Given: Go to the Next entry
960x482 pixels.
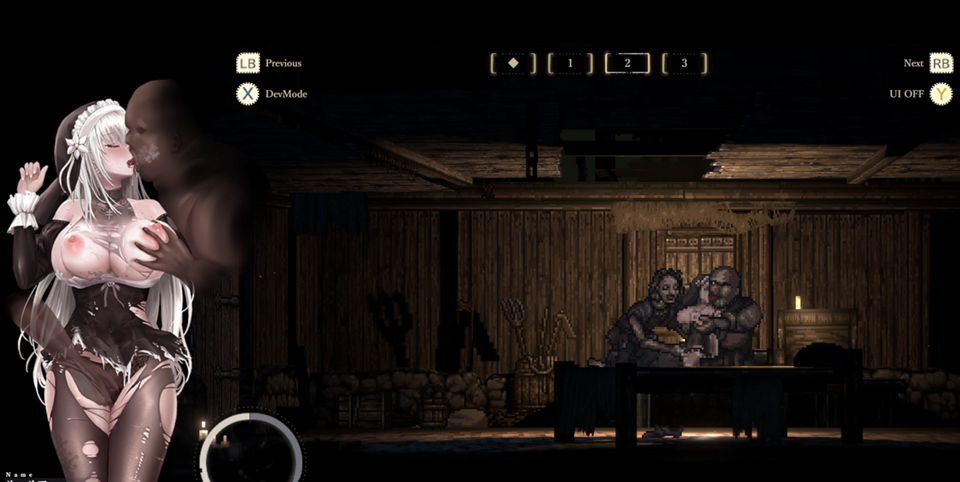Looking at the screenshot, I should (913, 63).
